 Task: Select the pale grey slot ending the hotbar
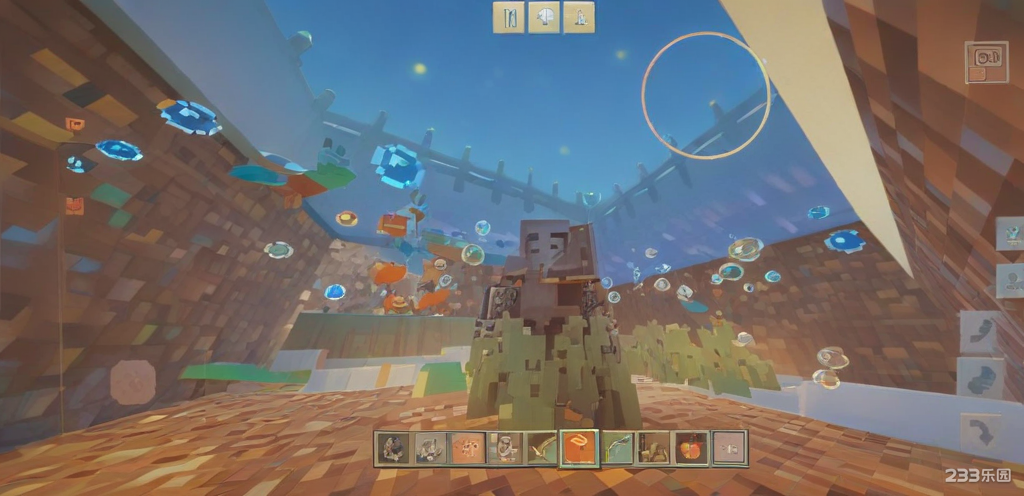(728, 448)
